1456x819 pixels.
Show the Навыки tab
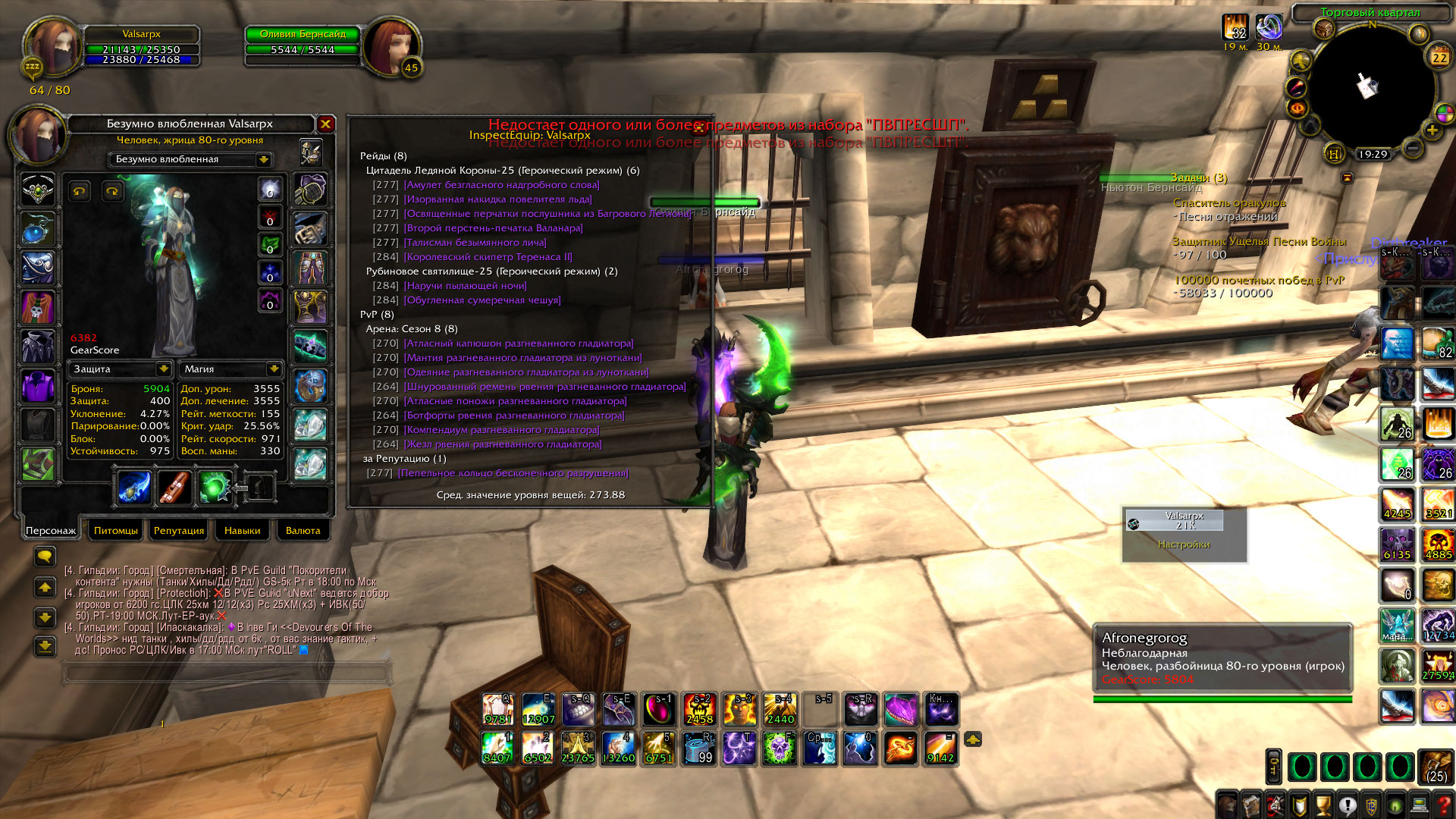(242, 531)
